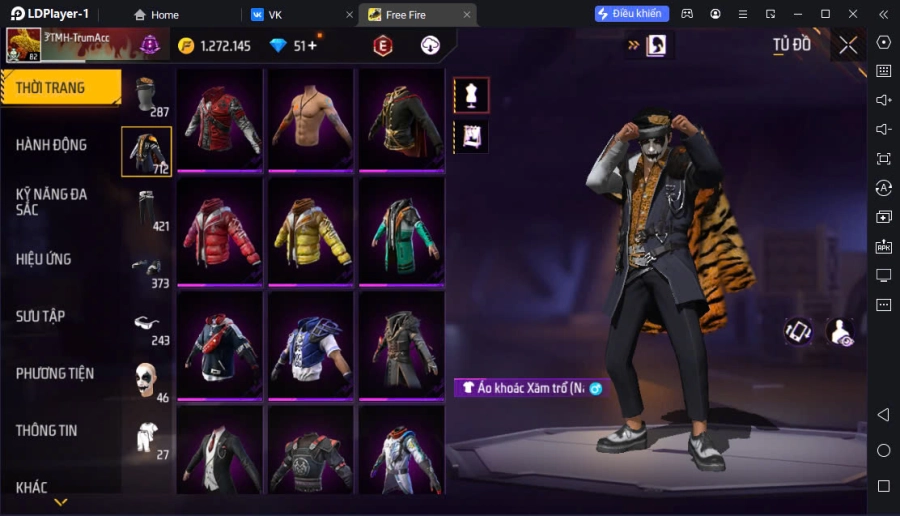This screenshot has width=900, height=516.
Task: Open the Kỹ Năng Đa Sắc section
Action: tap(52, 201)
